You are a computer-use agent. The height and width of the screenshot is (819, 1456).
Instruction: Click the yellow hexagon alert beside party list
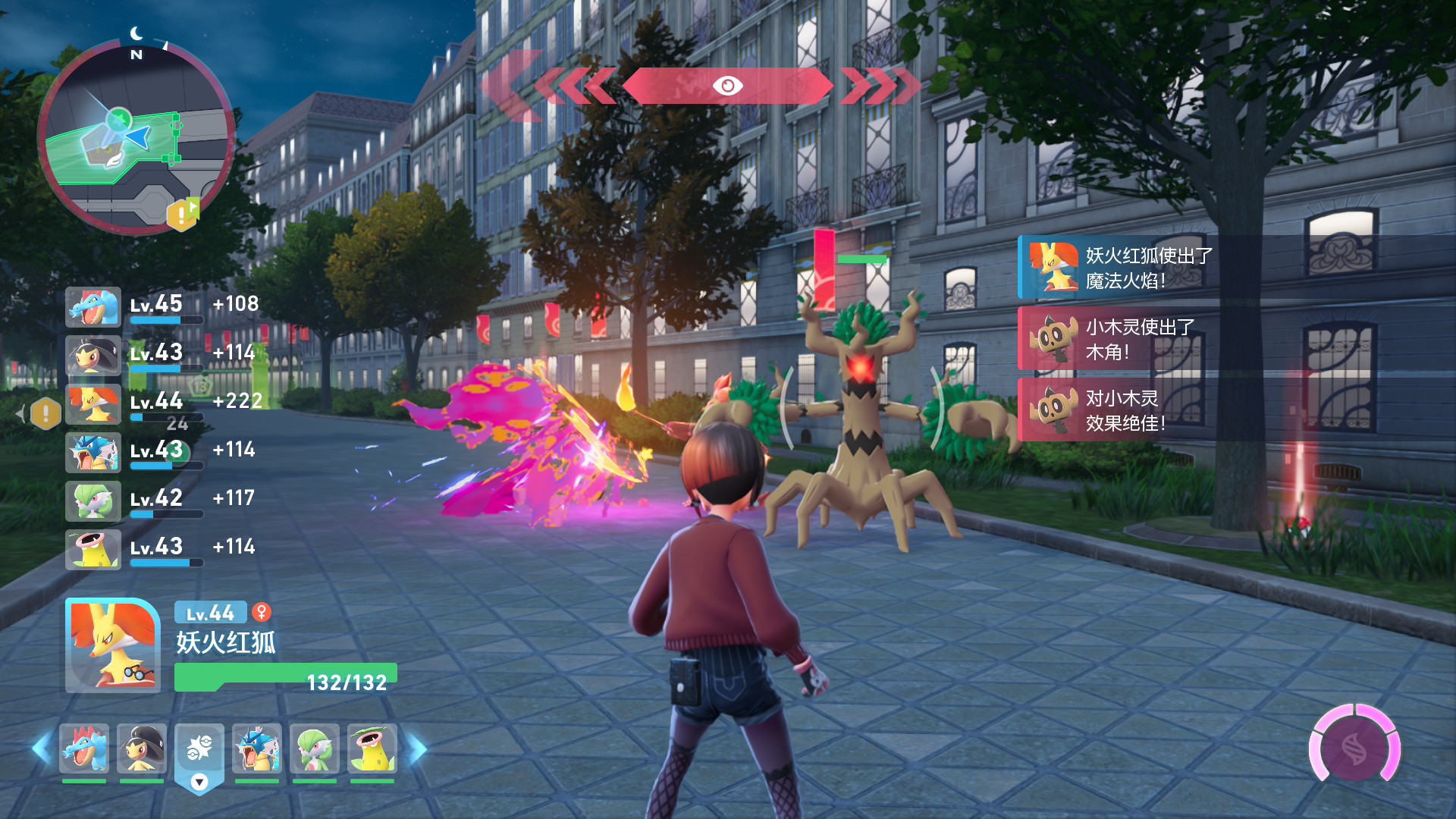coord(46,413)
